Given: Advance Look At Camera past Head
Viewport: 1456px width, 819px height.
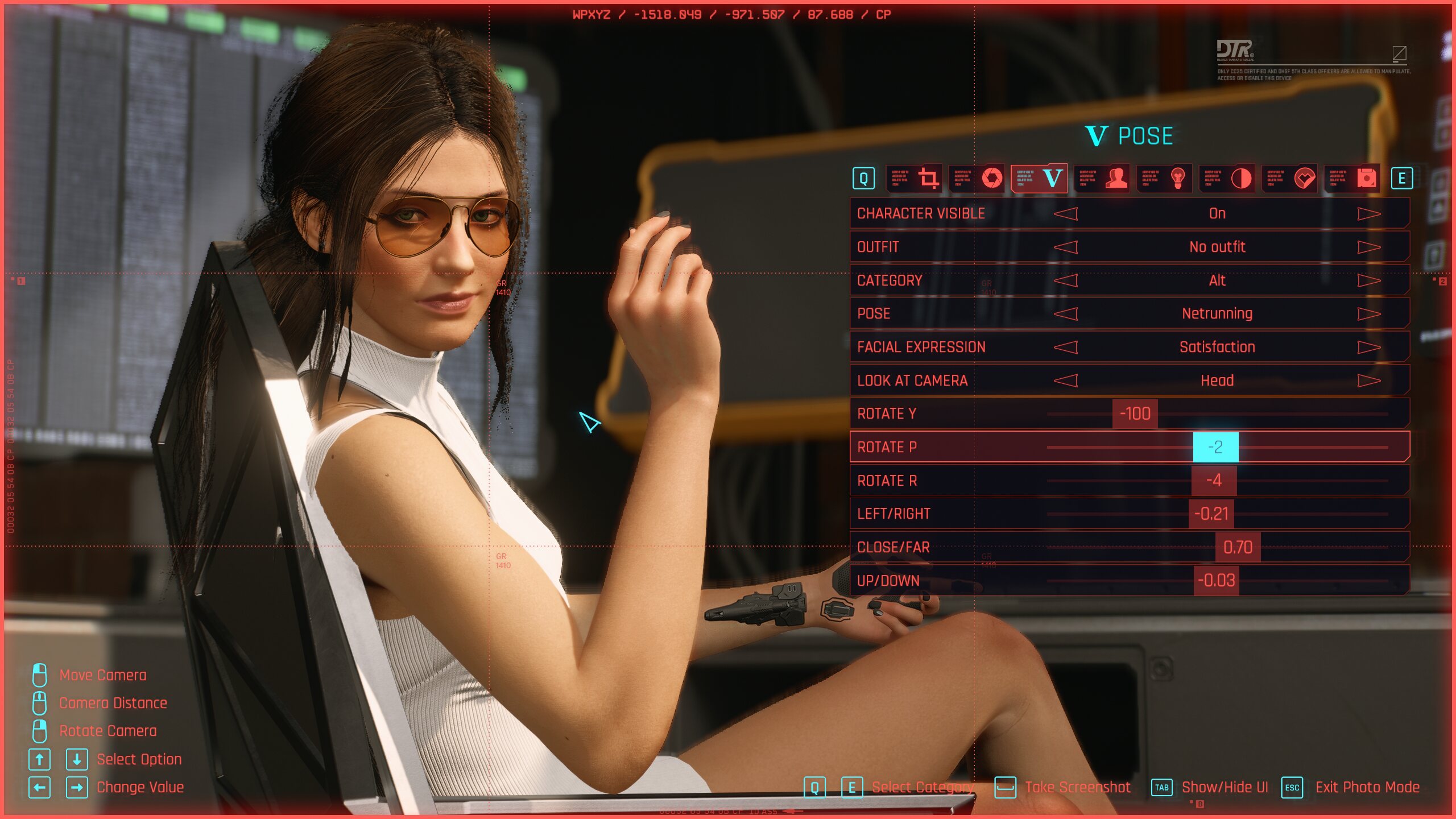Looking at the screenshot, I should (1368, 380).
